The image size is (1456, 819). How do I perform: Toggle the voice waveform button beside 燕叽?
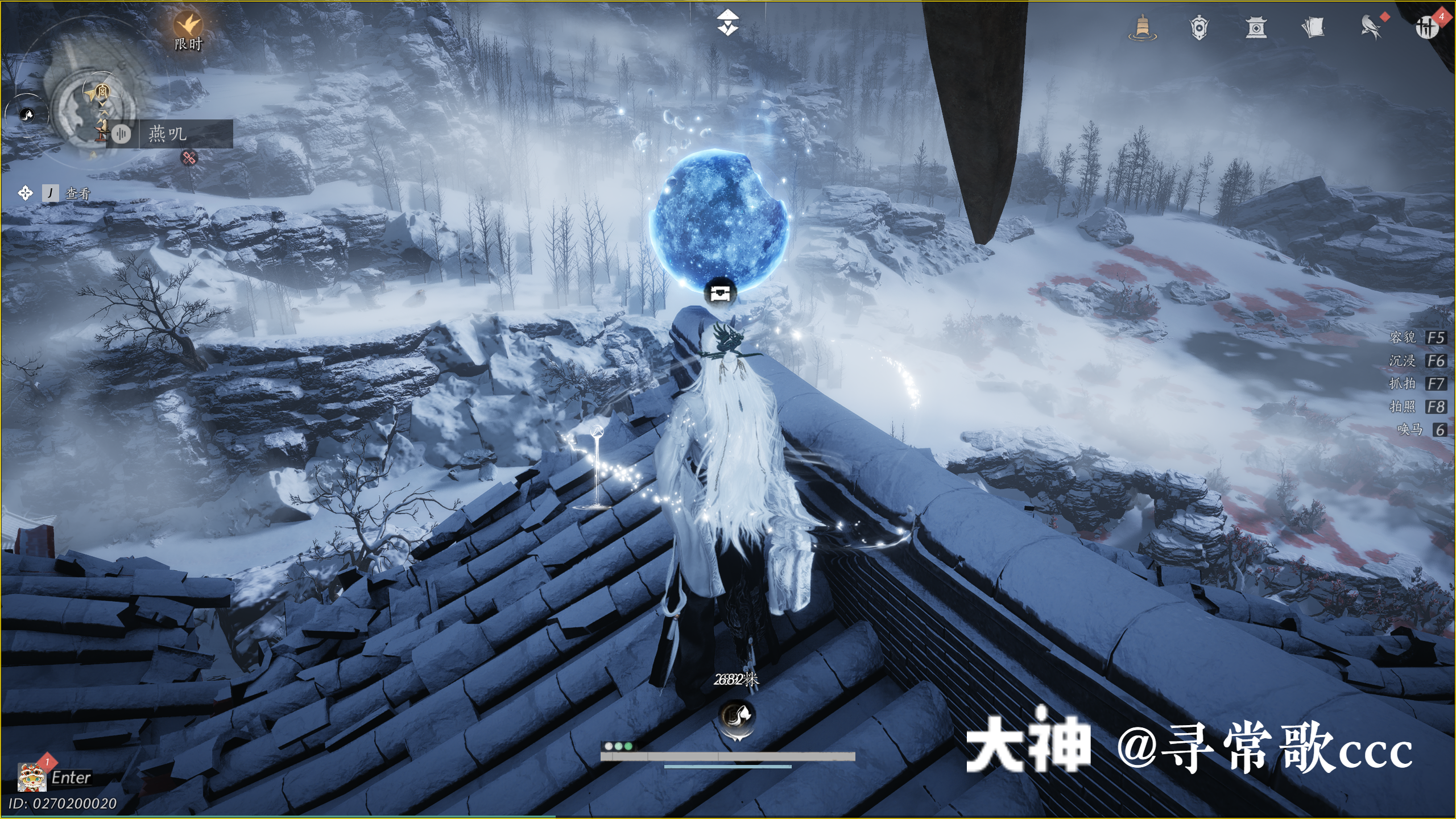[x=121, y=134]
